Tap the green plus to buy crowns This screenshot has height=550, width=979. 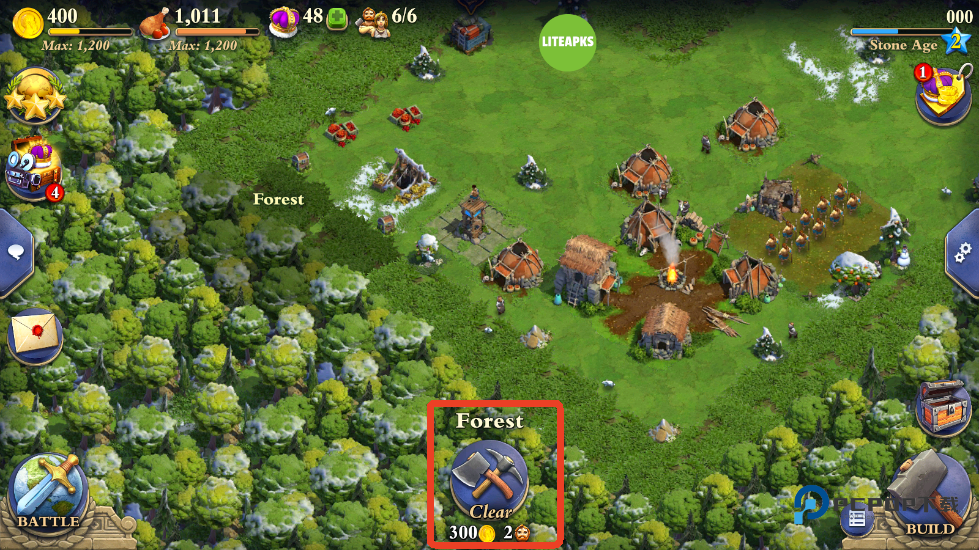coord(338,17)
